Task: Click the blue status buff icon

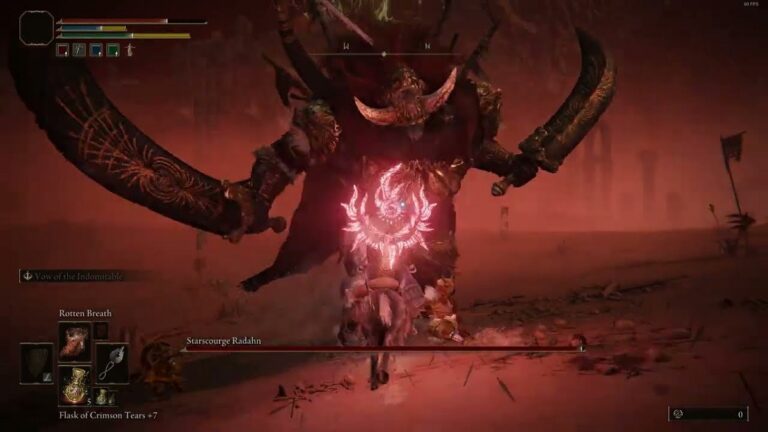Action: (x=96, y=49)
